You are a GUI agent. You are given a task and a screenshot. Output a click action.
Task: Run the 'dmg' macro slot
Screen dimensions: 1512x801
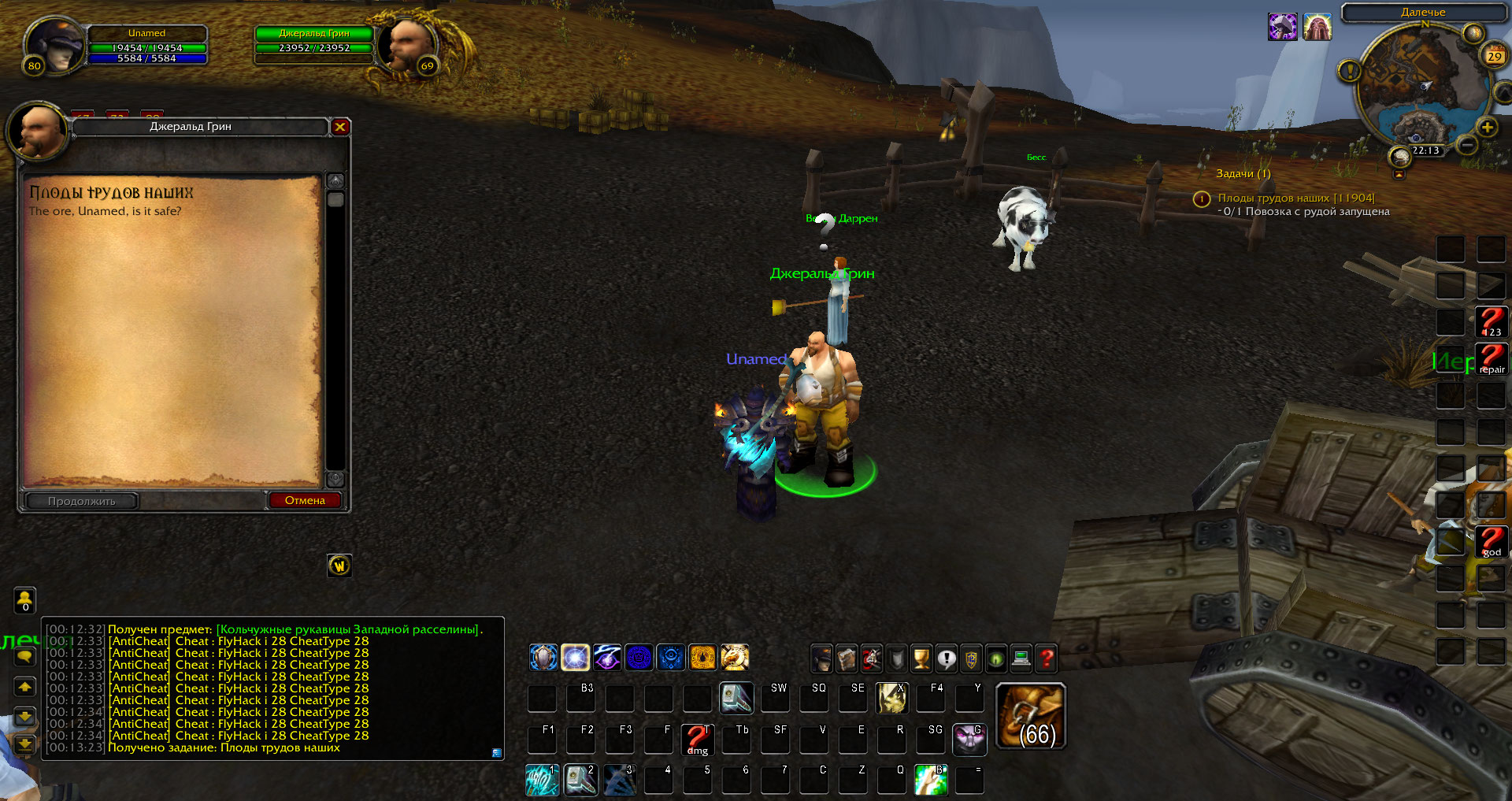tap(697, 740)
